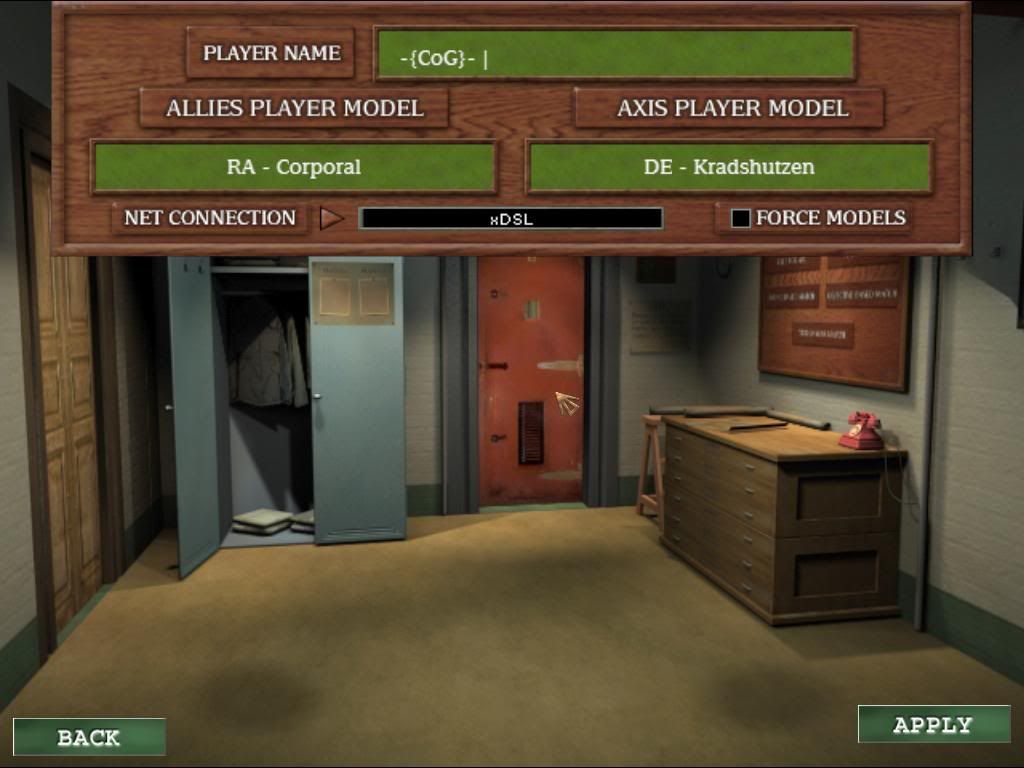Image resolution: width=1024 pixels, height=768 pixels.
Task: Click the Net Connection arrow button
Action: 331,218
